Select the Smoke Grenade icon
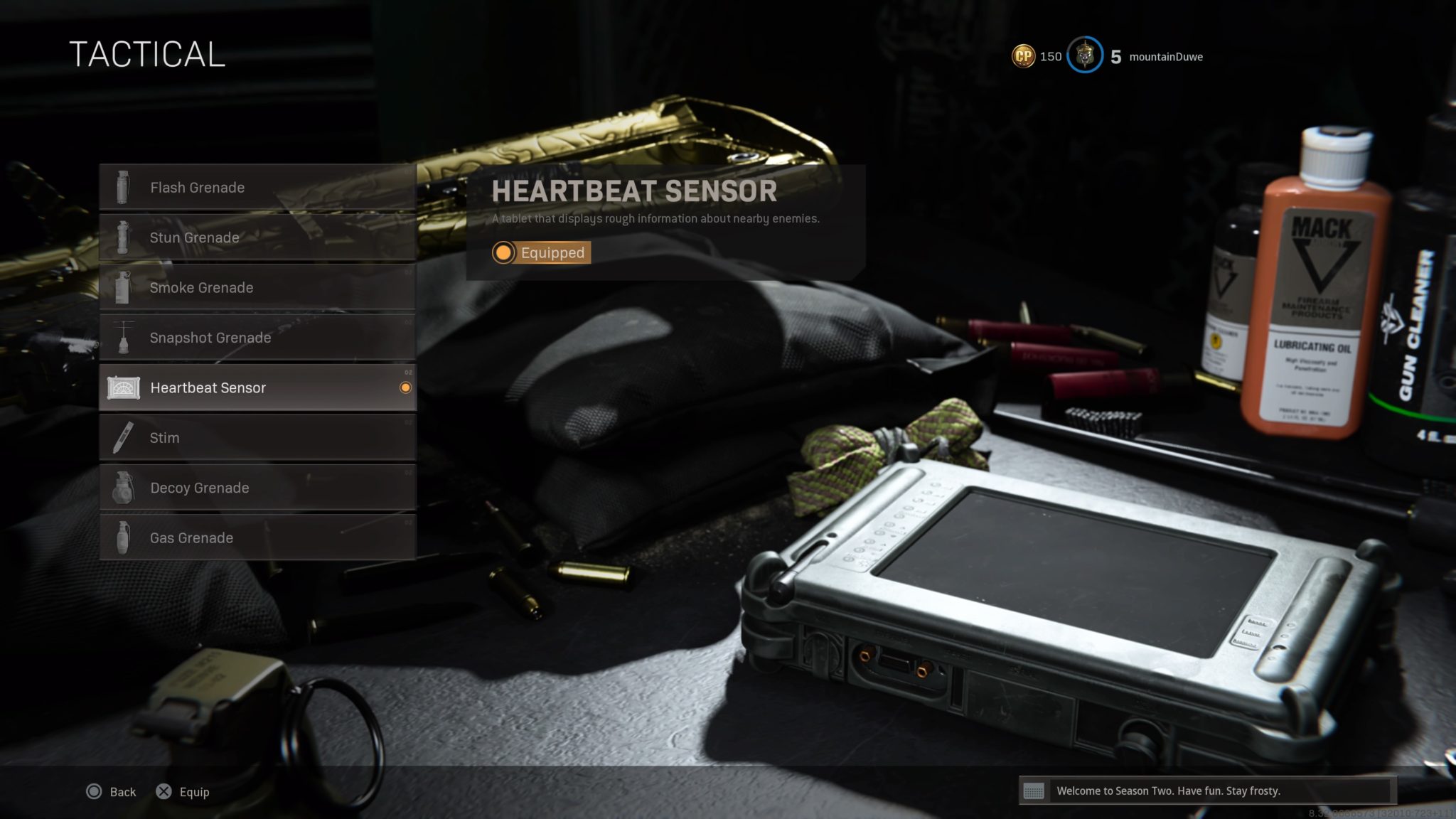This screenshot has width=1456, height=819. [x=124, y=287]
